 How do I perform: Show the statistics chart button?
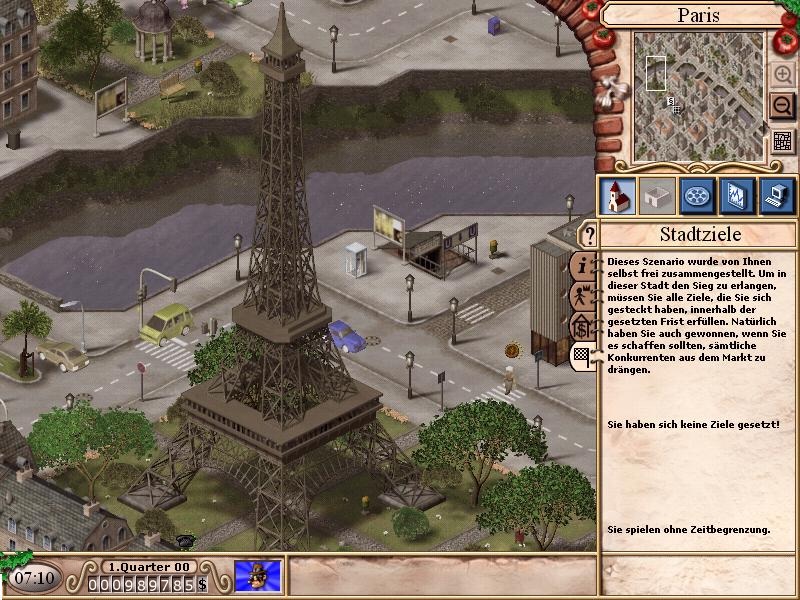point(736,196)
